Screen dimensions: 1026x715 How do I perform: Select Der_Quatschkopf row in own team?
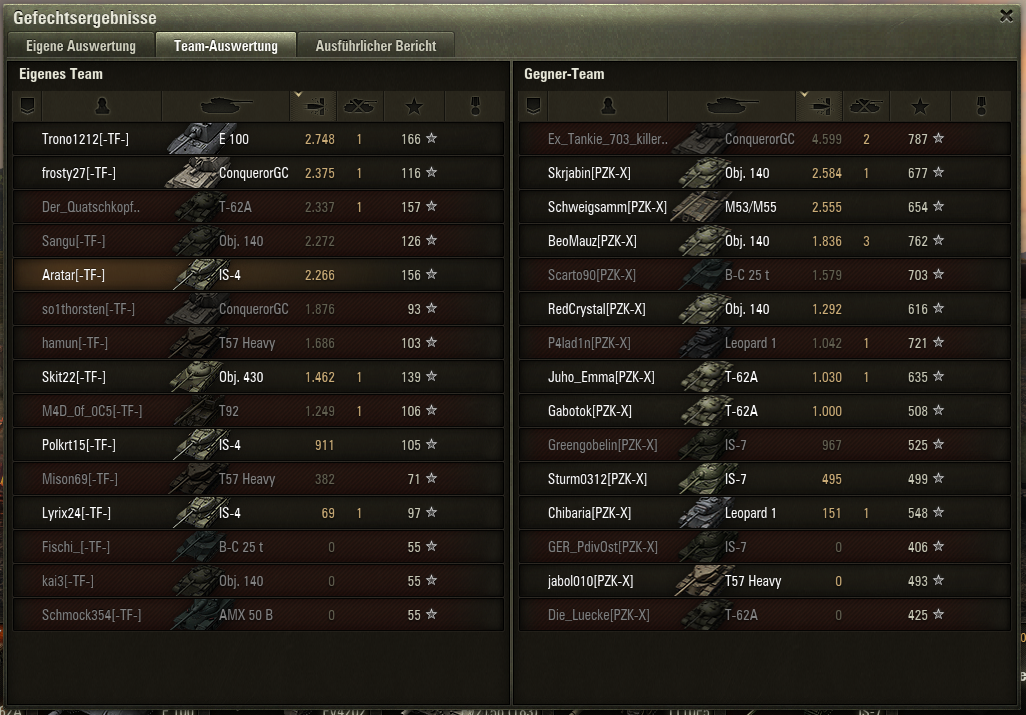click(91, 207)
